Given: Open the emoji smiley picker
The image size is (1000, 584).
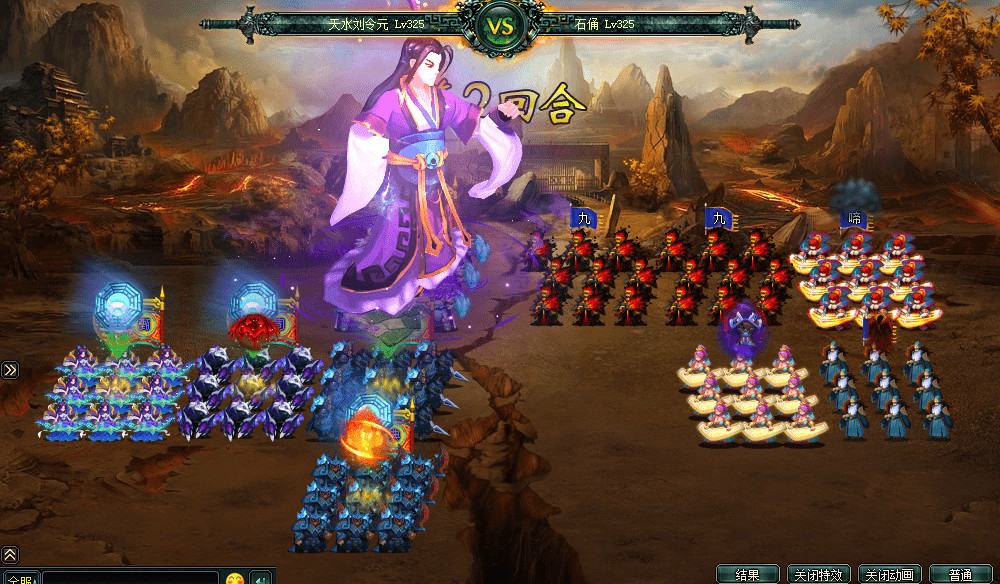Looking at the screenshot, I should coord(234,578).
